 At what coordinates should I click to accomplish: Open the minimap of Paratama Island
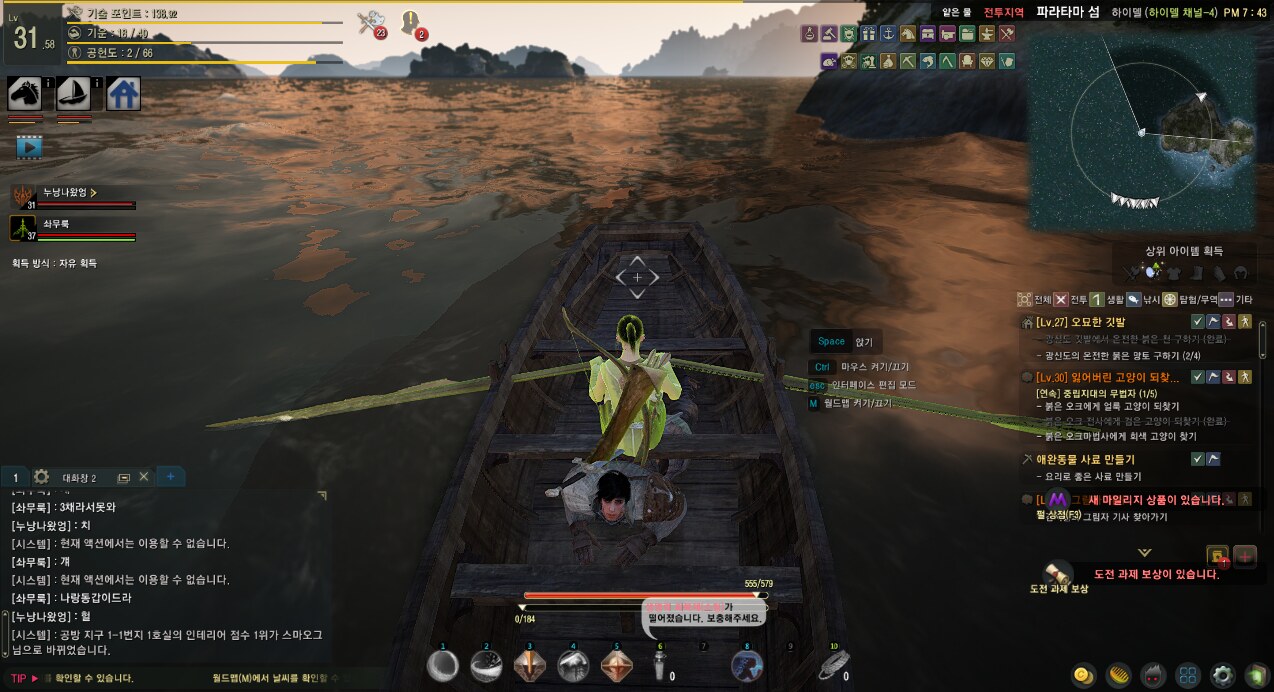(1144, 131)
